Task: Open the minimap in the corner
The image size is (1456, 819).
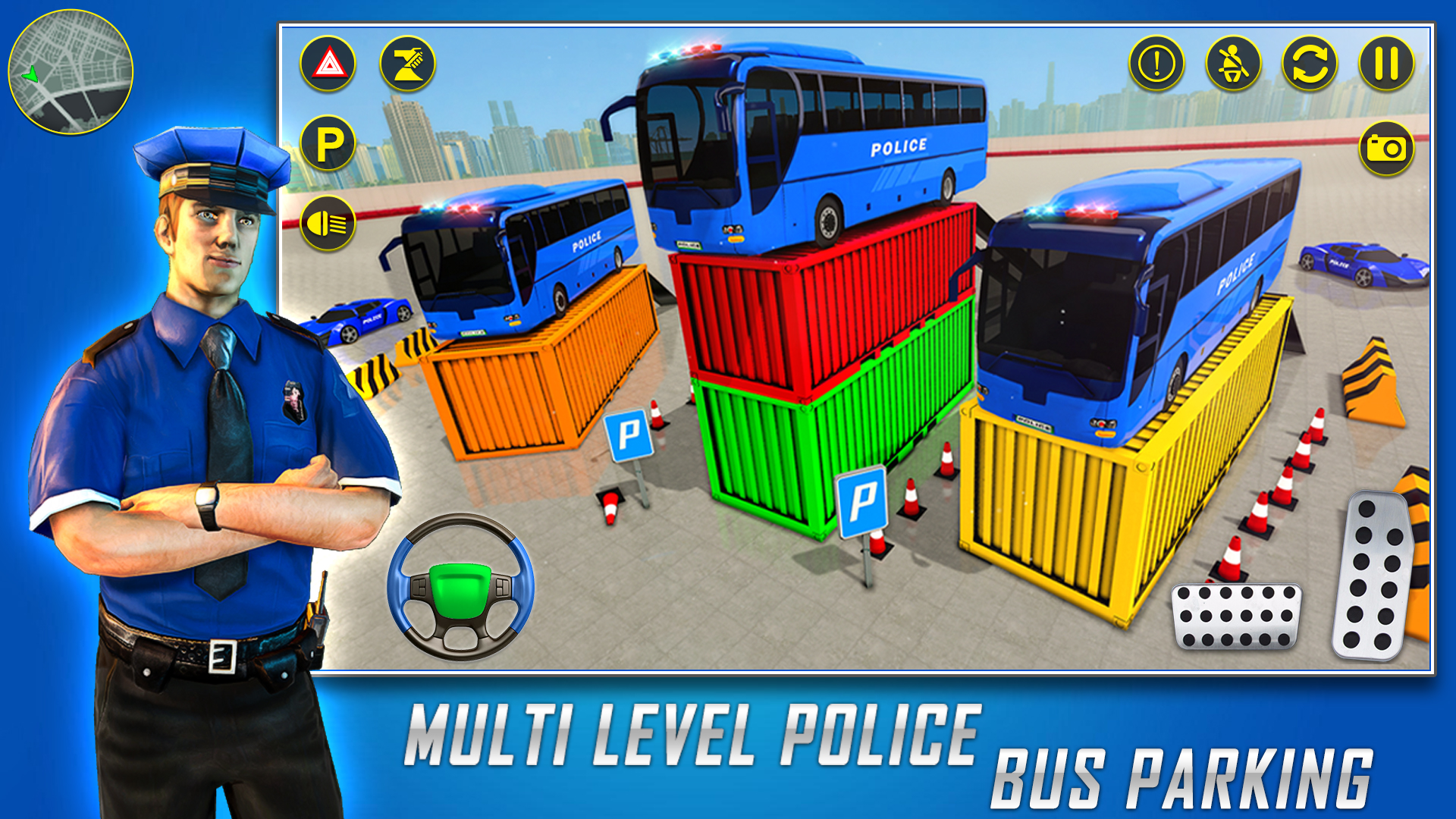Action: pos(72,72)
